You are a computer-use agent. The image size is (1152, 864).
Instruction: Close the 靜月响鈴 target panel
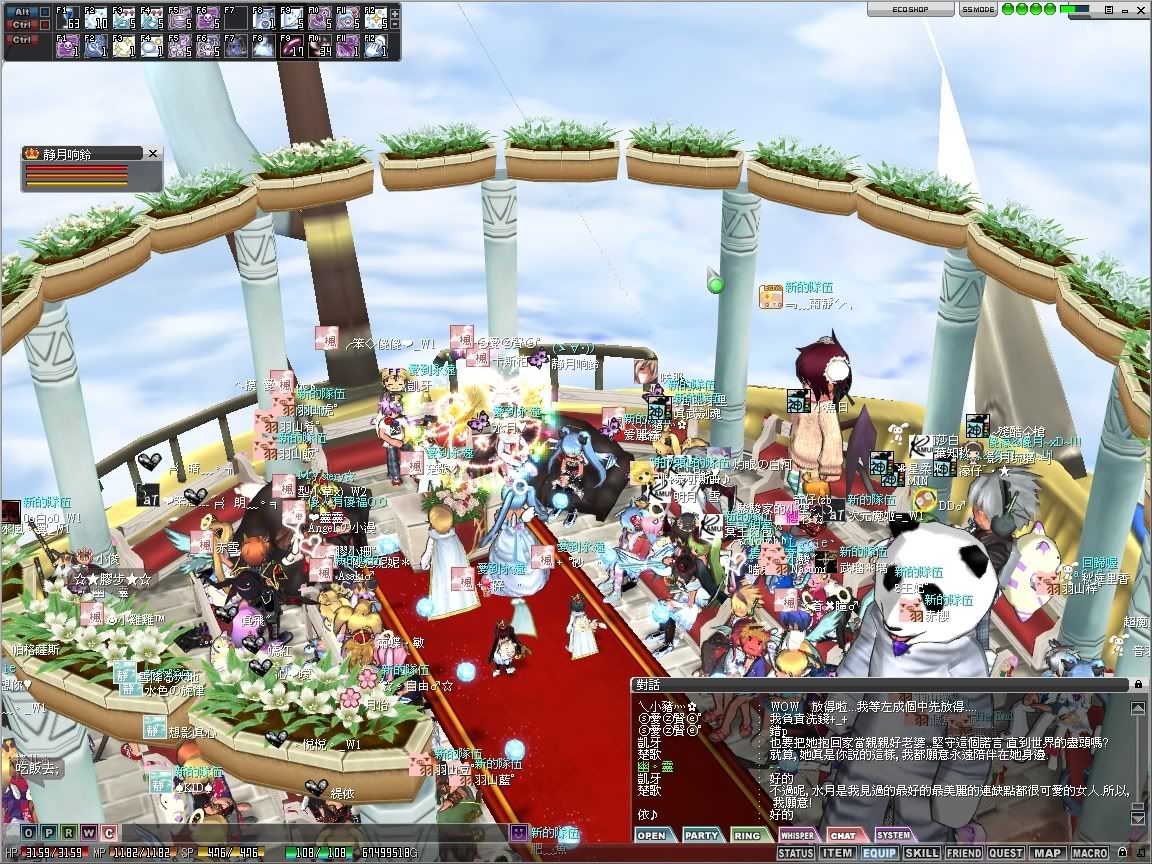point(153,153)
